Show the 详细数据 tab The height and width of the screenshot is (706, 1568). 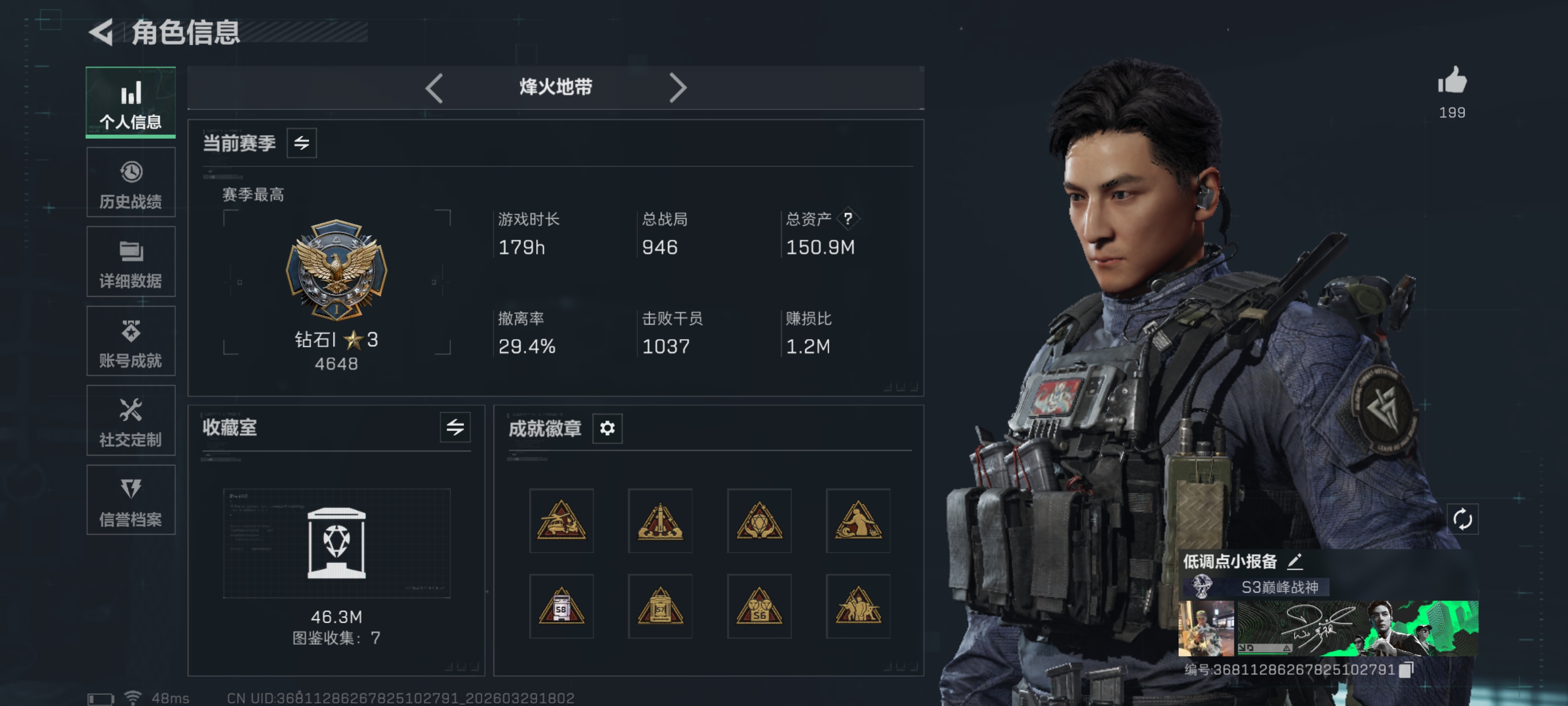click(x=131, y=262)
